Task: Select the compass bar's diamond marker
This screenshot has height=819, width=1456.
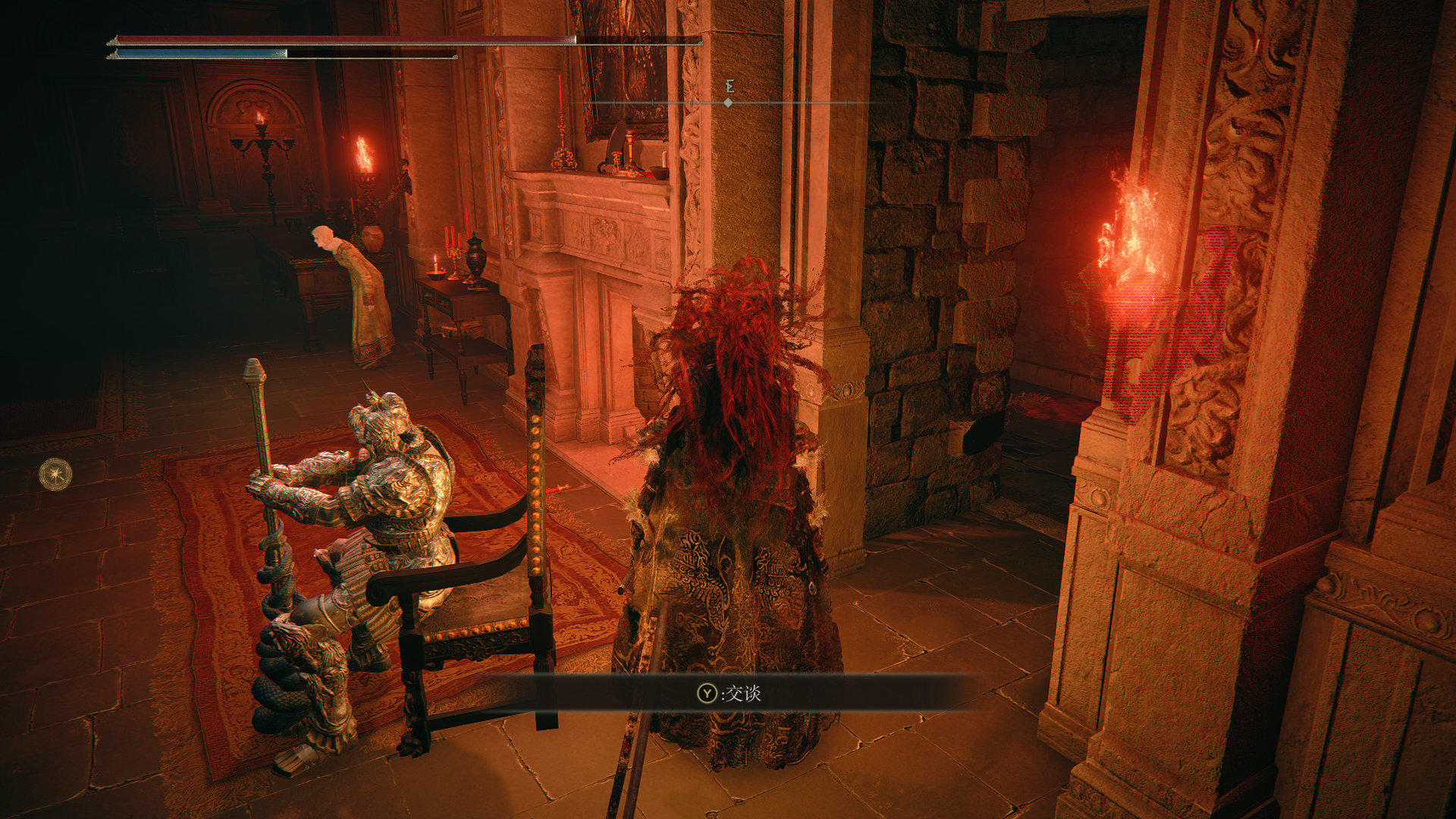Action: click(728, 102)
